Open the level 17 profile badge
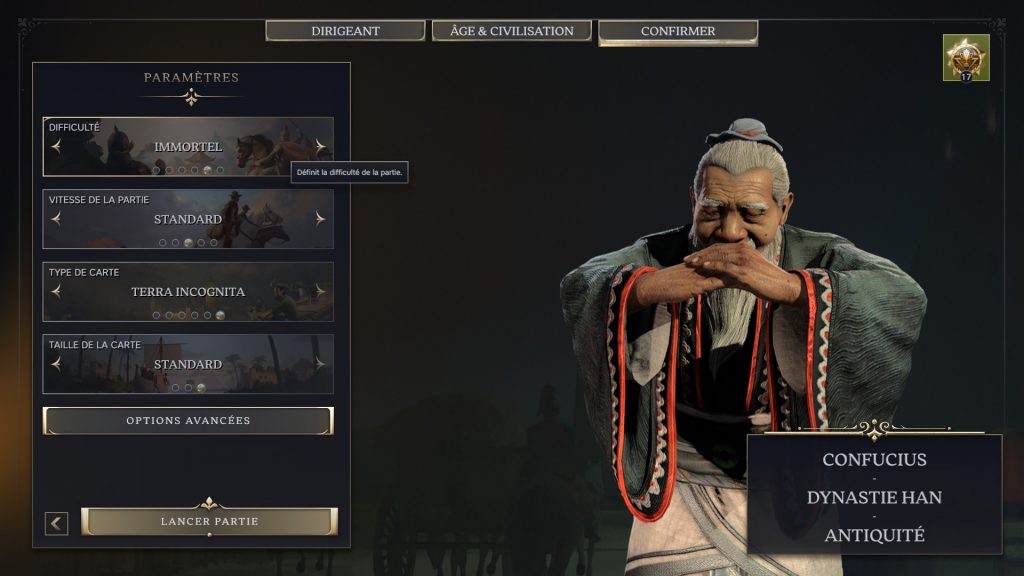 tap(965, 58)
